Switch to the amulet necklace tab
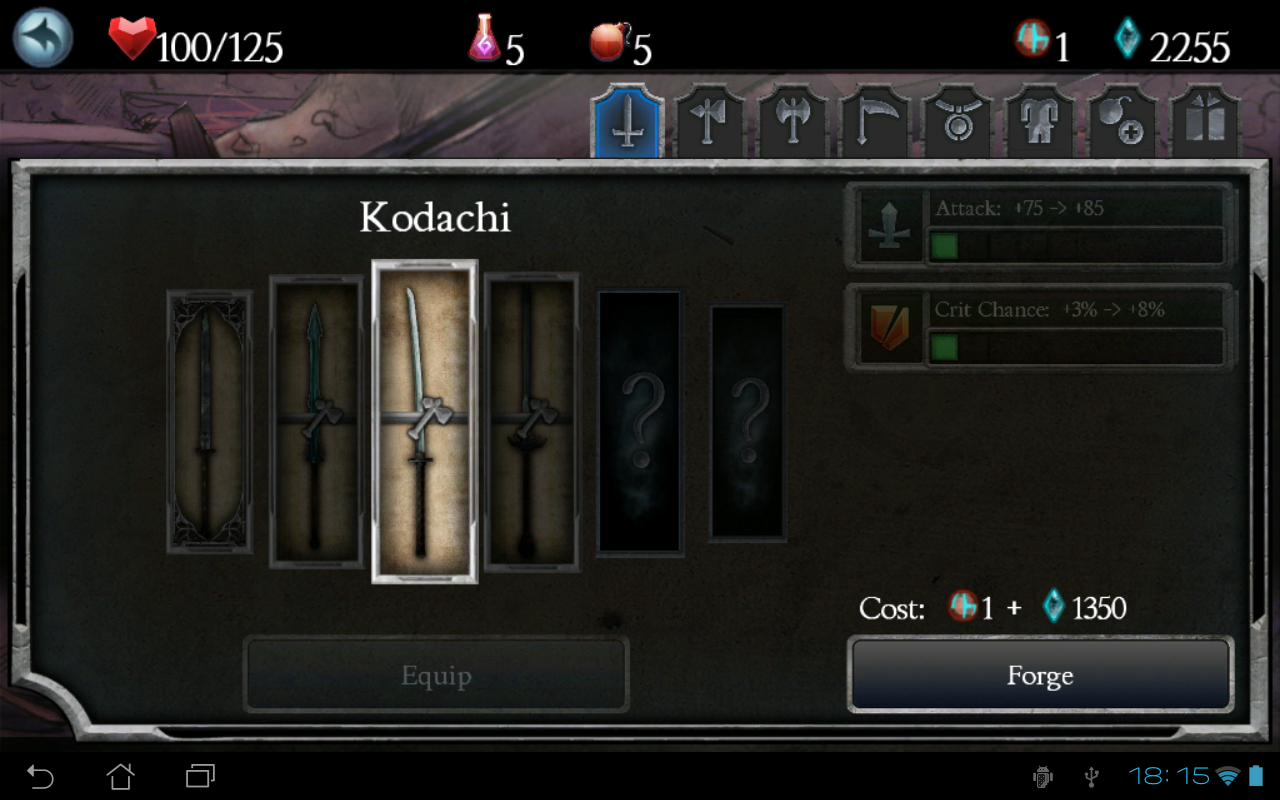 pos(957,124)
